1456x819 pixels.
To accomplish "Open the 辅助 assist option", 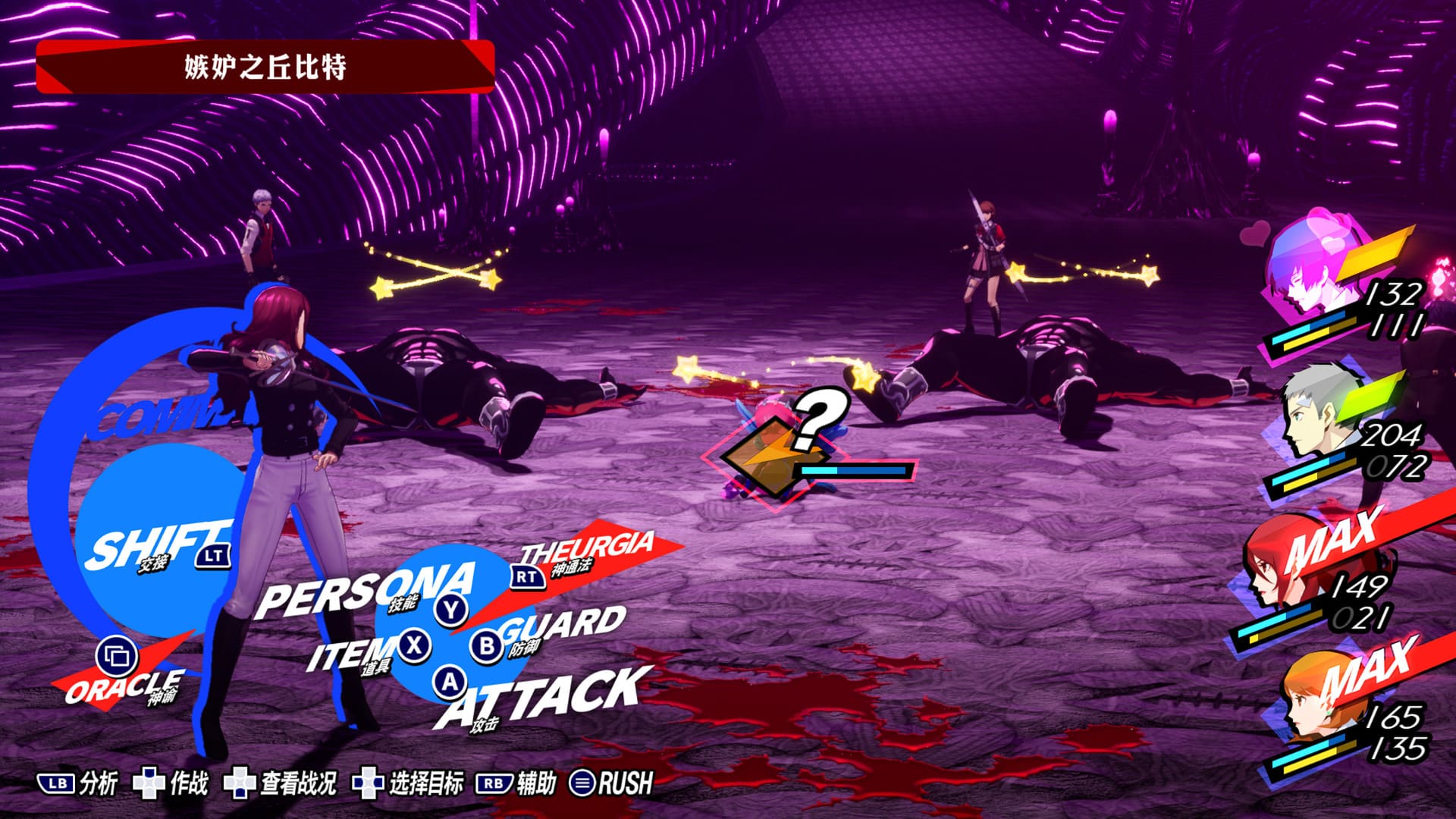I will (x=517, y=783).
